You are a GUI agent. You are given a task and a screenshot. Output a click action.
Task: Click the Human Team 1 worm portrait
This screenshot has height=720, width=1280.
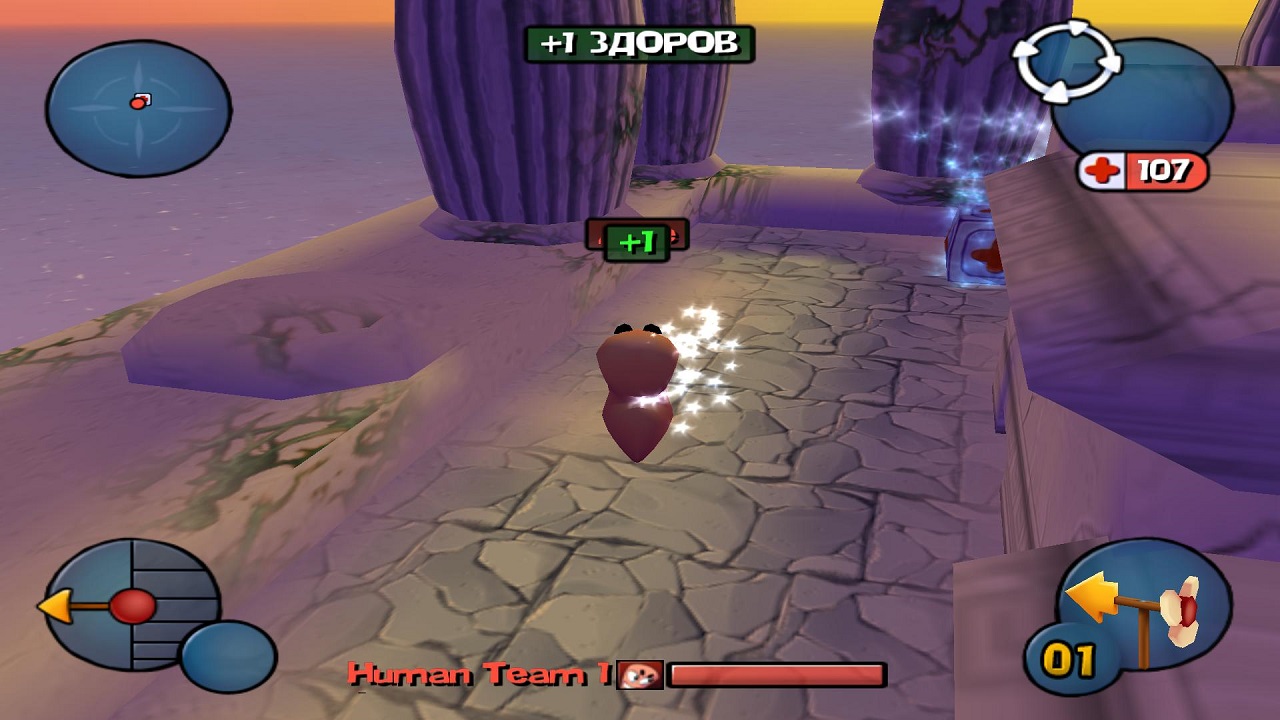[x=639, y=675]
